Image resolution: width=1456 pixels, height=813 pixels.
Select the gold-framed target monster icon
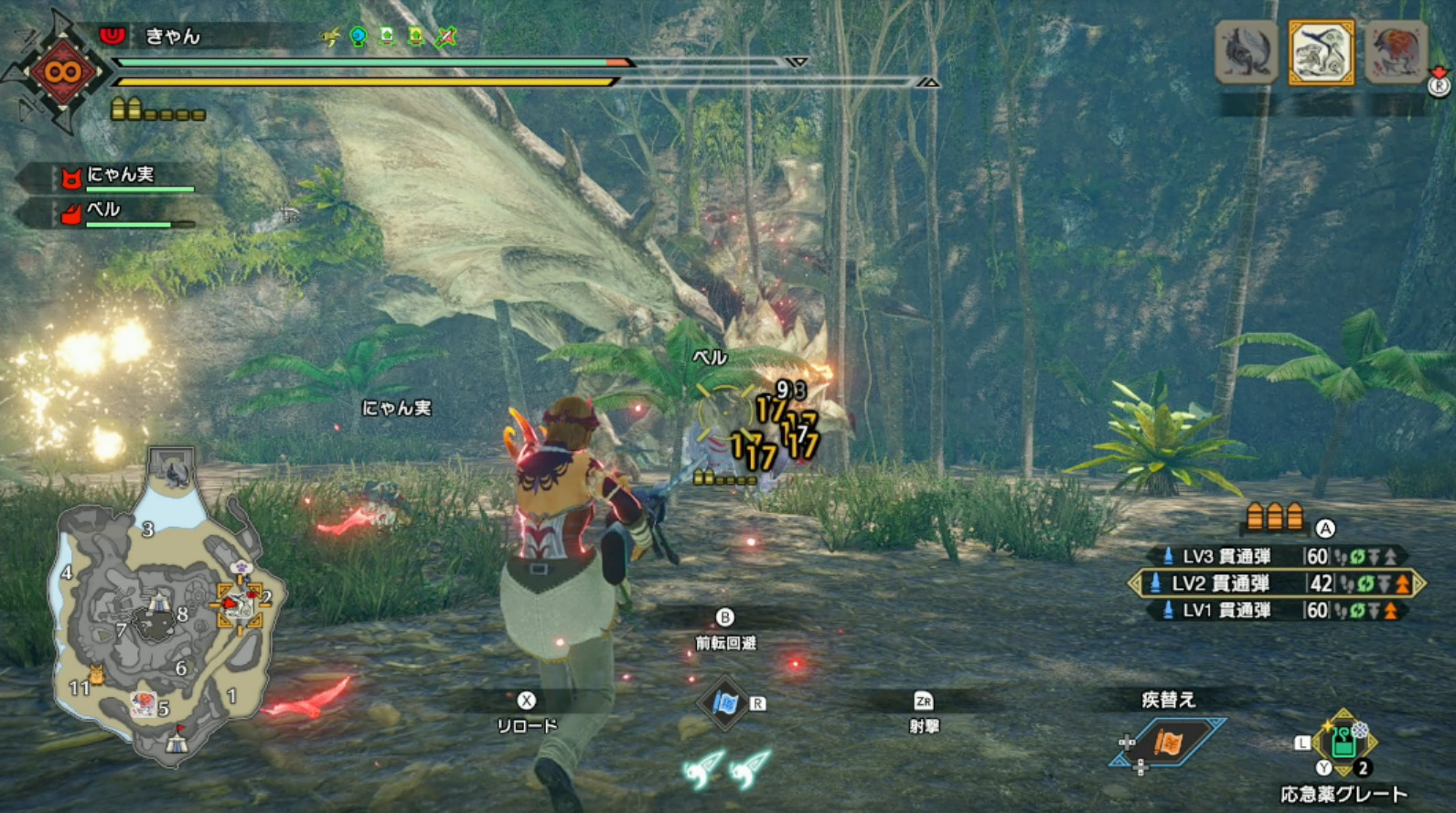tap(1321, 53)
